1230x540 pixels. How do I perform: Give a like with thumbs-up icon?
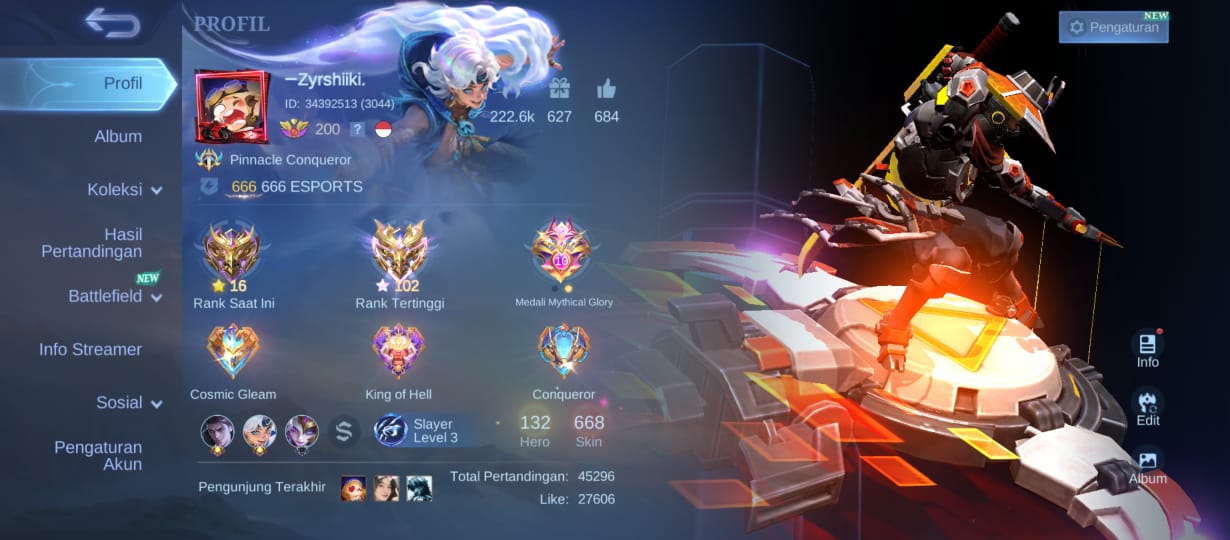[x=606, y=89]
